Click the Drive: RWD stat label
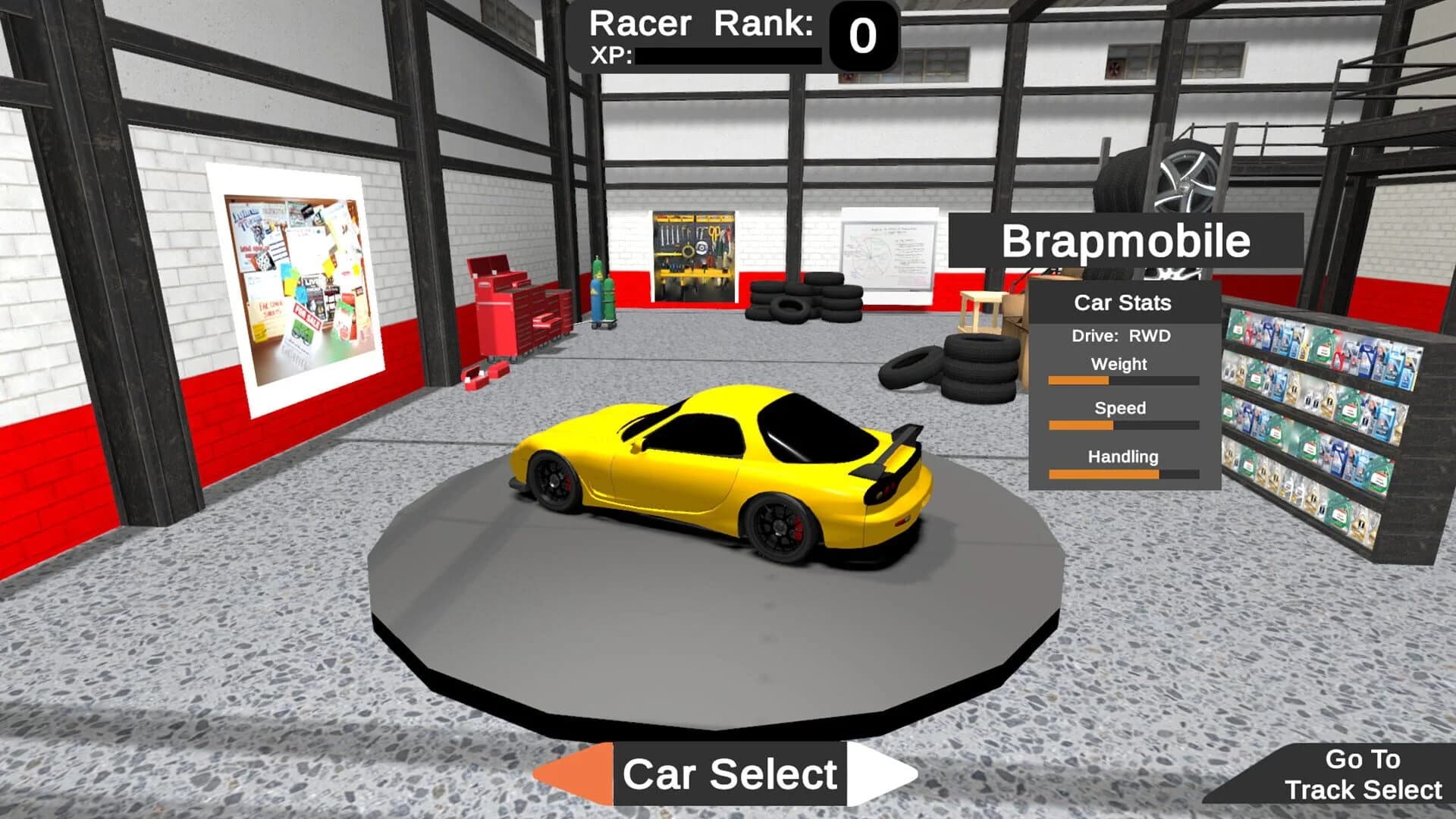This screenshot has height=819, width=1456. click(x=1120, y=334)
